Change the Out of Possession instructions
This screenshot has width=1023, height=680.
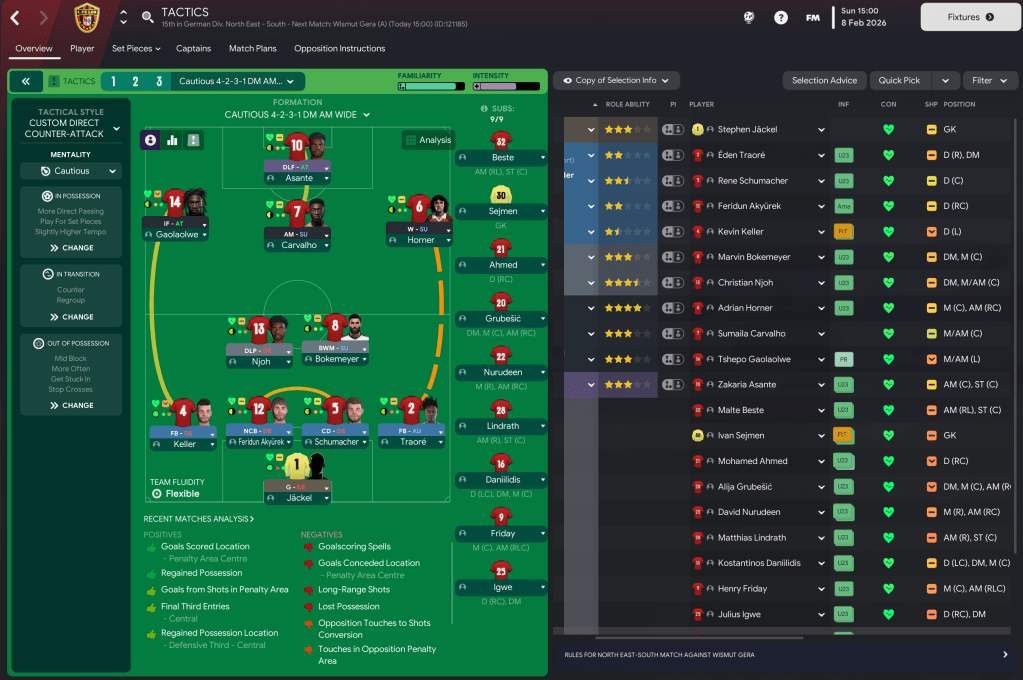[x=70, y=406]
